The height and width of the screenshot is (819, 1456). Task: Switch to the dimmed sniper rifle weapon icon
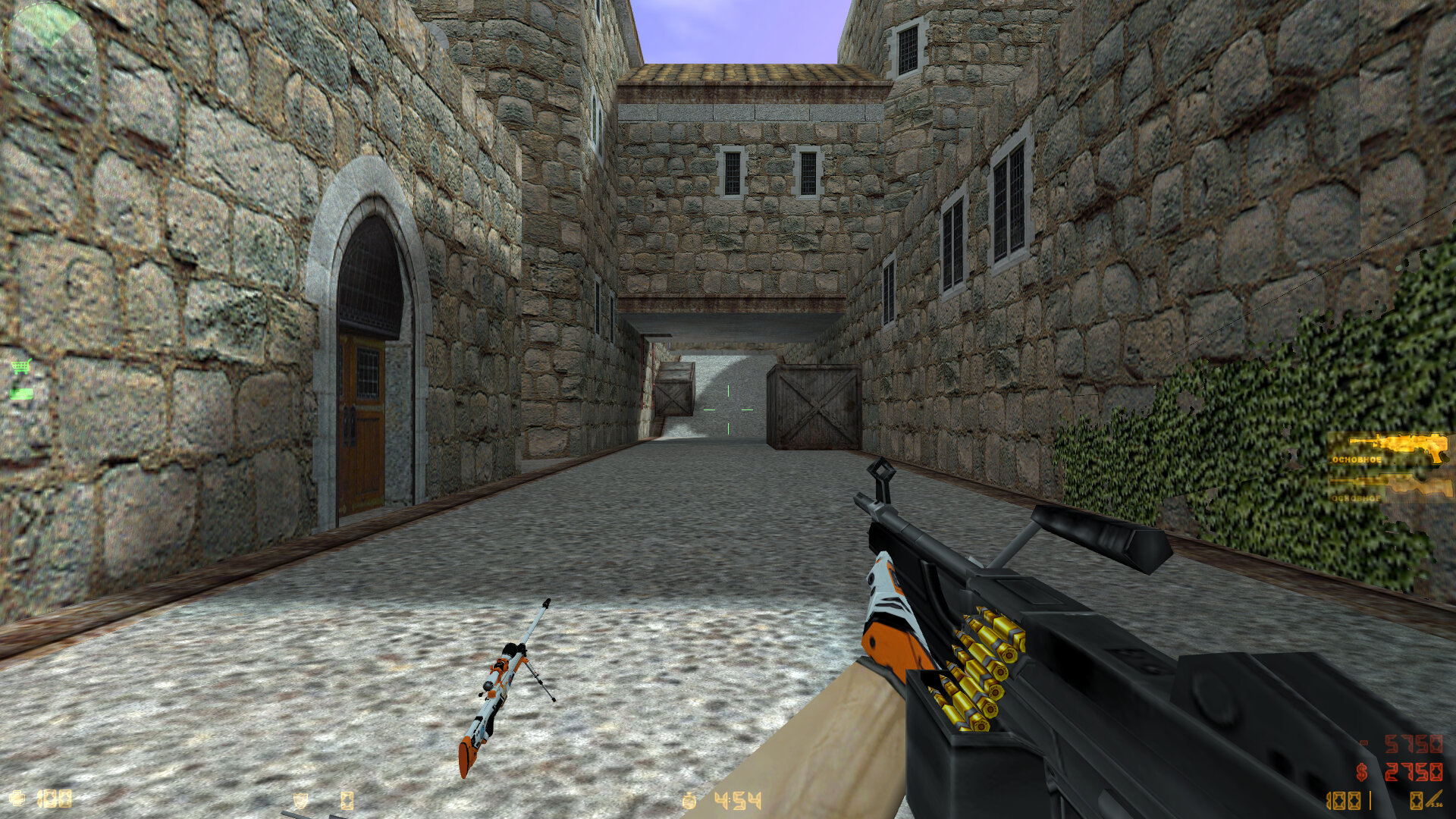pos(1394,487)
